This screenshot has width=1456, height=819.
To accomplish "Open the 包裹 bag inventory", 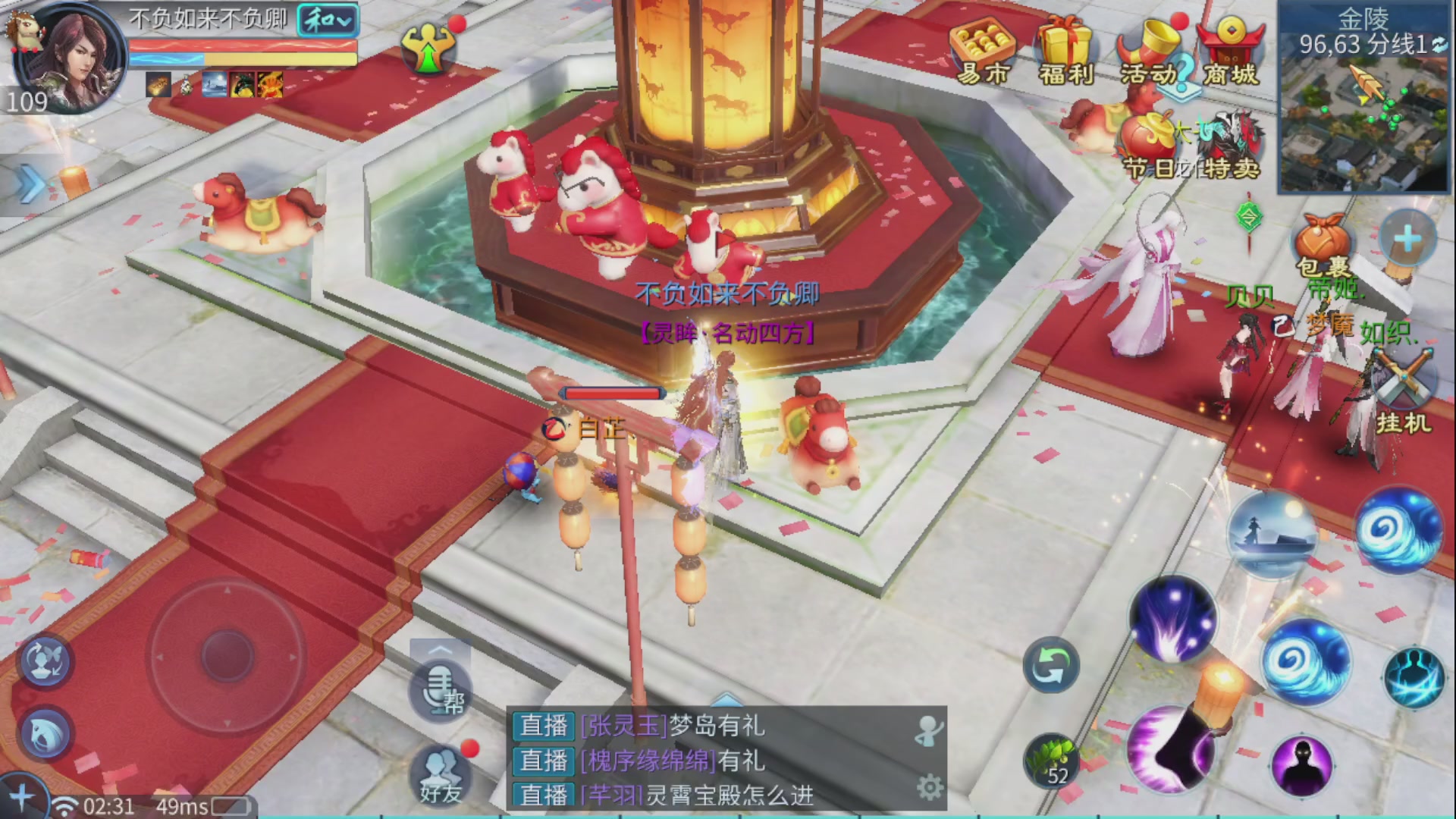I will click(x=1323, y=244).
